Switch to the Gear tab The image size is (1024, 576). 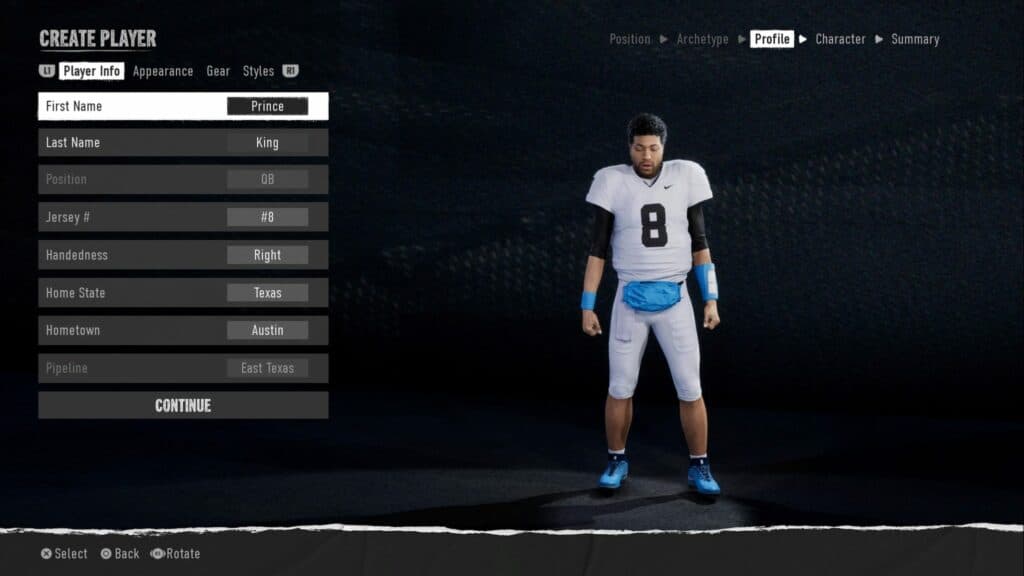(x=218, y=71)
